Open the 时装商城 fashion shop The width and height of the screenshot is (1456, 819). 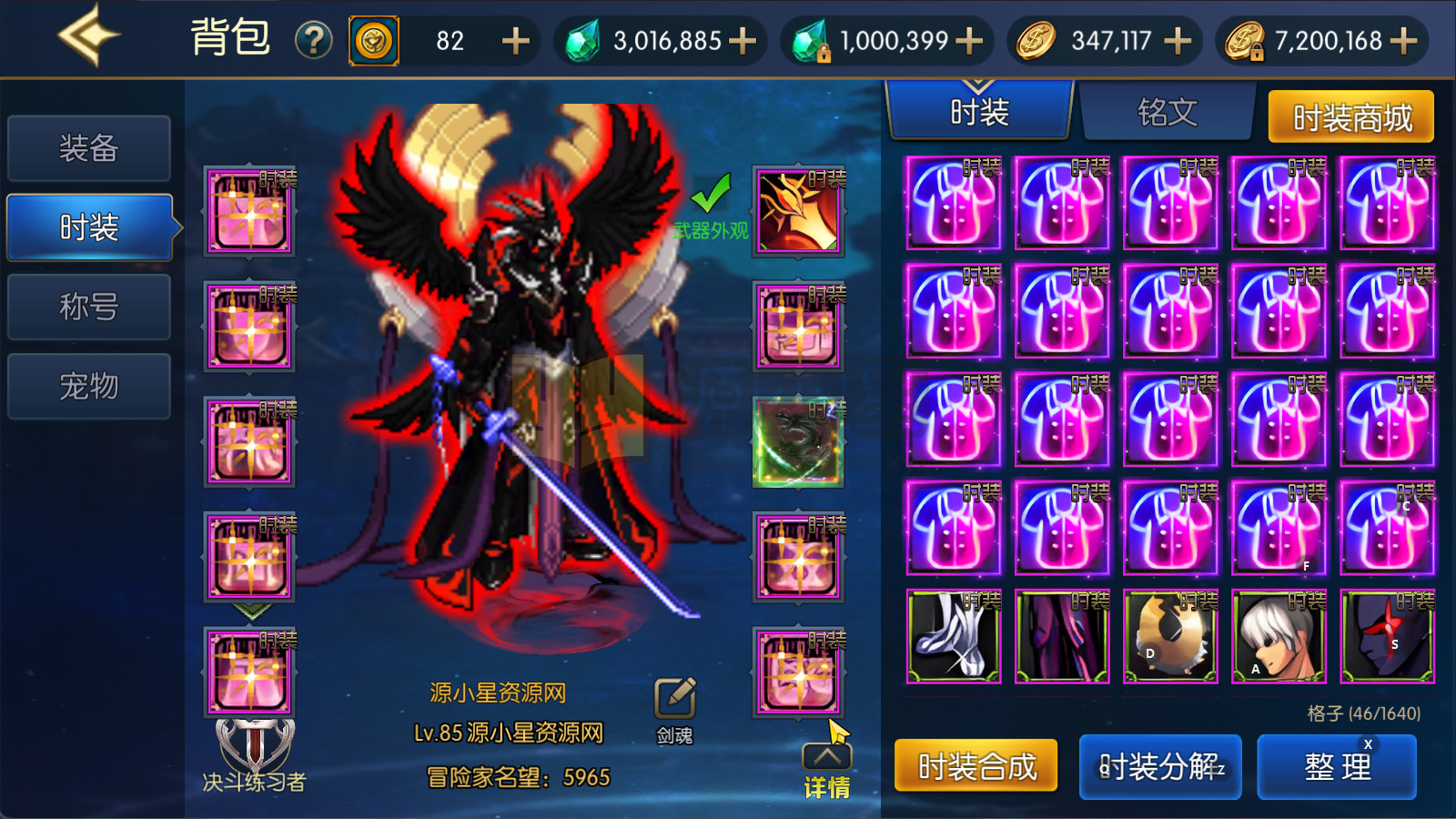click(x=1350, y=116)
